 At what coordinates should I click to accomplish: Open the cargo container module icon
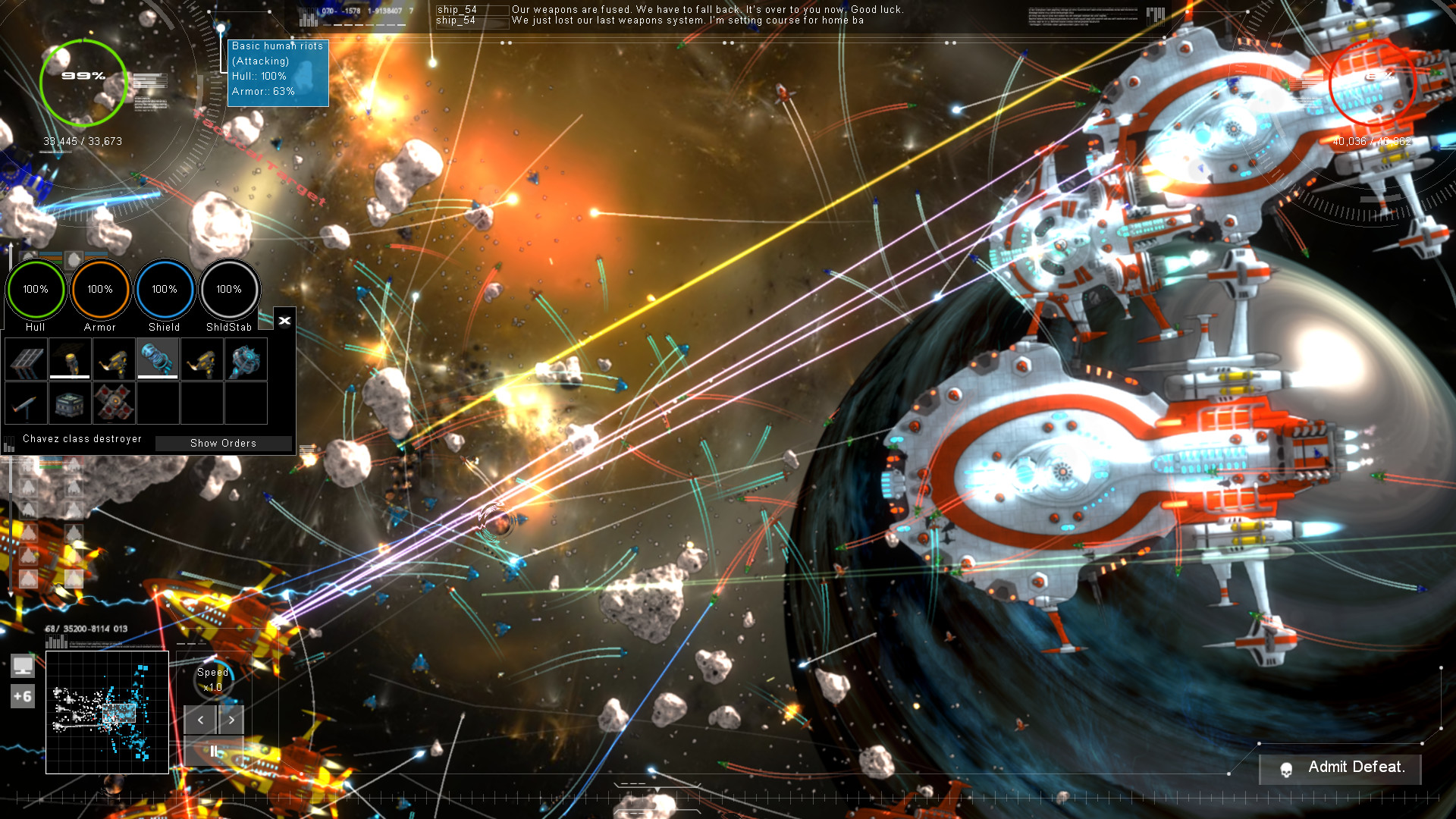(69, 403)
